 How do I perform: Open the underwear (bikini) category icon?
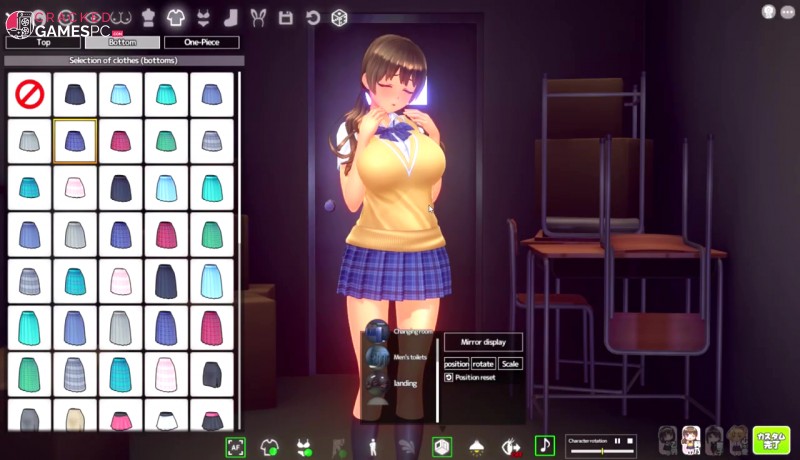203,18
